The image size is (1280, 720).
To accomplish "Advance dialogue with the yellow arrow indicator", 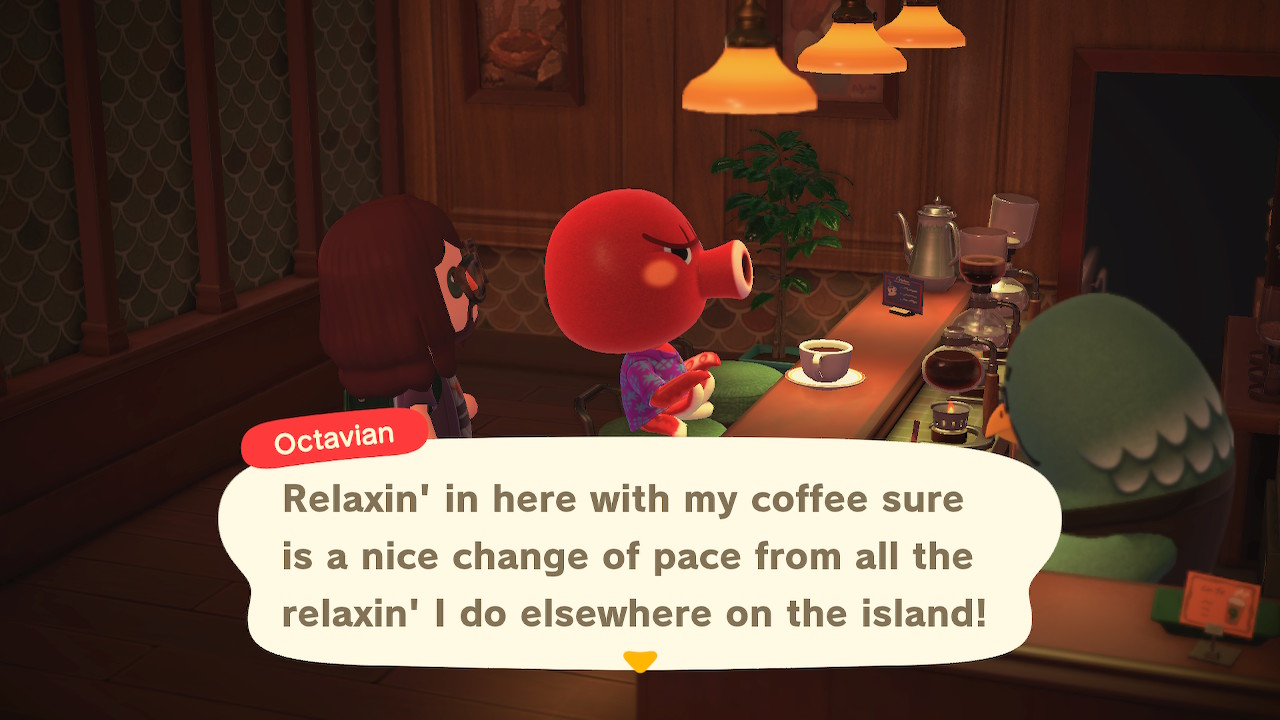I will (x=640, y=661).
